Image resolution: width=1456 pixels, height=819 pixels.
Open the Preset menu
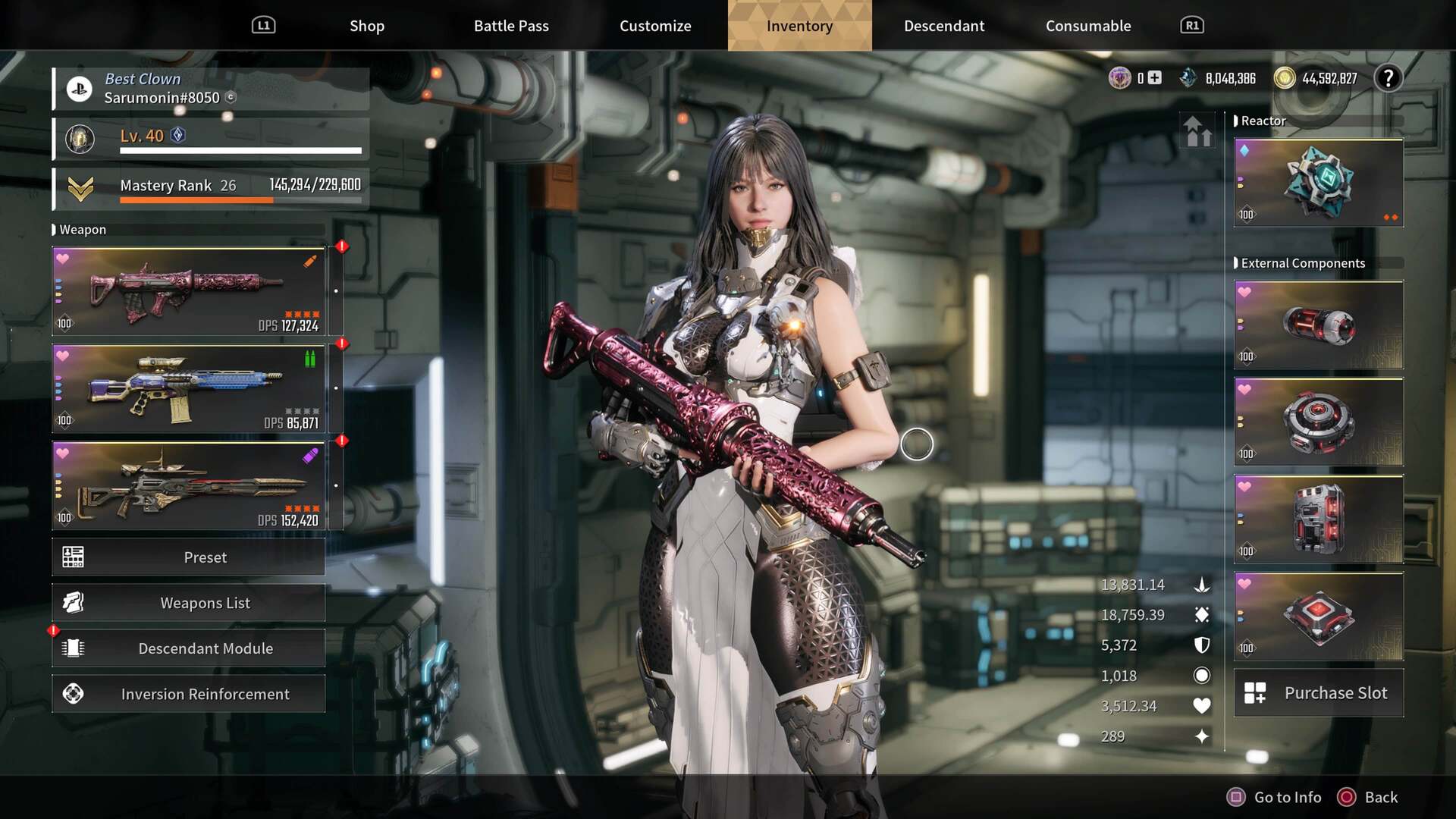[189, 557]
